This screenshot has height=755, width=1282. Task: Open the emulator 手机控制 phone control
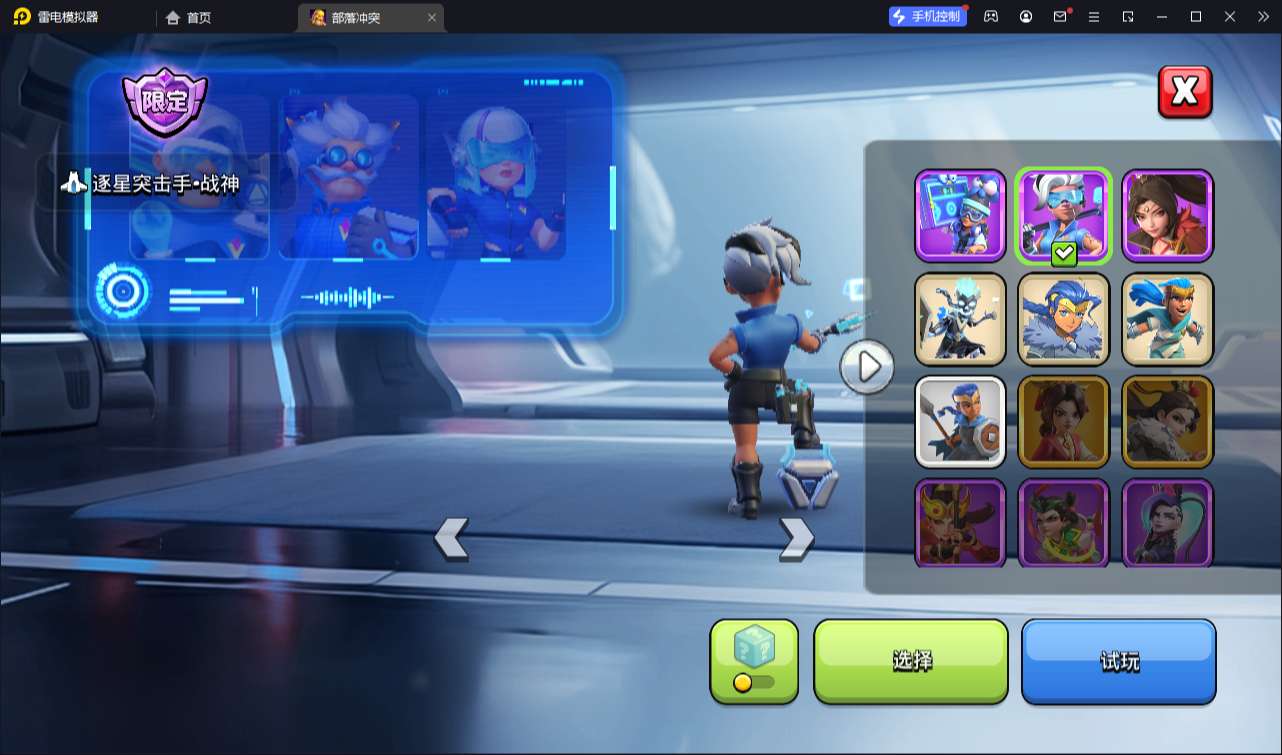pyautogui.click(x=928, y=16)
